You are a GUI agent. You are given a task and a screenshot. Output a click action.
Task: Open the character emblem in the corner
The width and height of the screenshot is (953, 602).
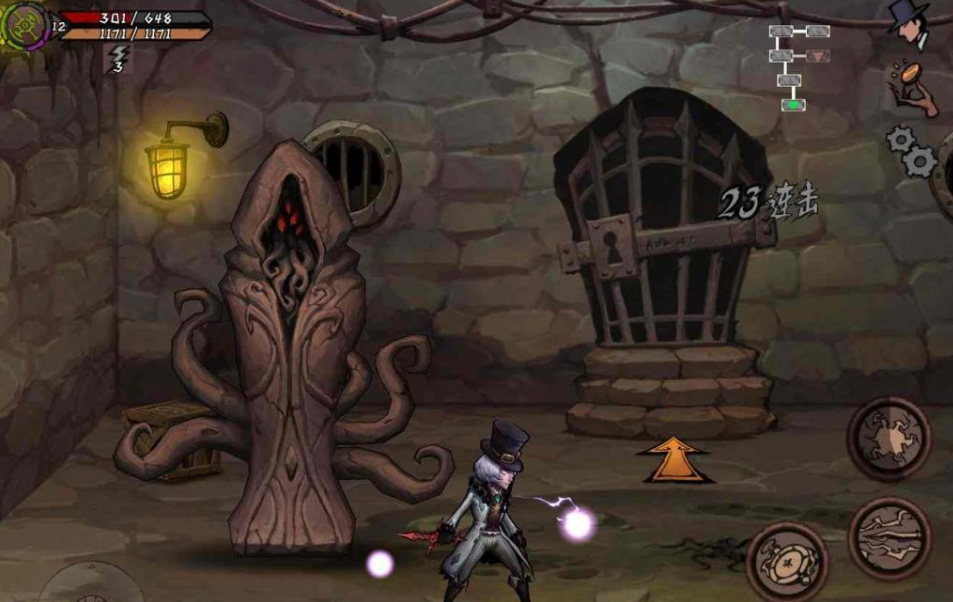pos(24,27)
